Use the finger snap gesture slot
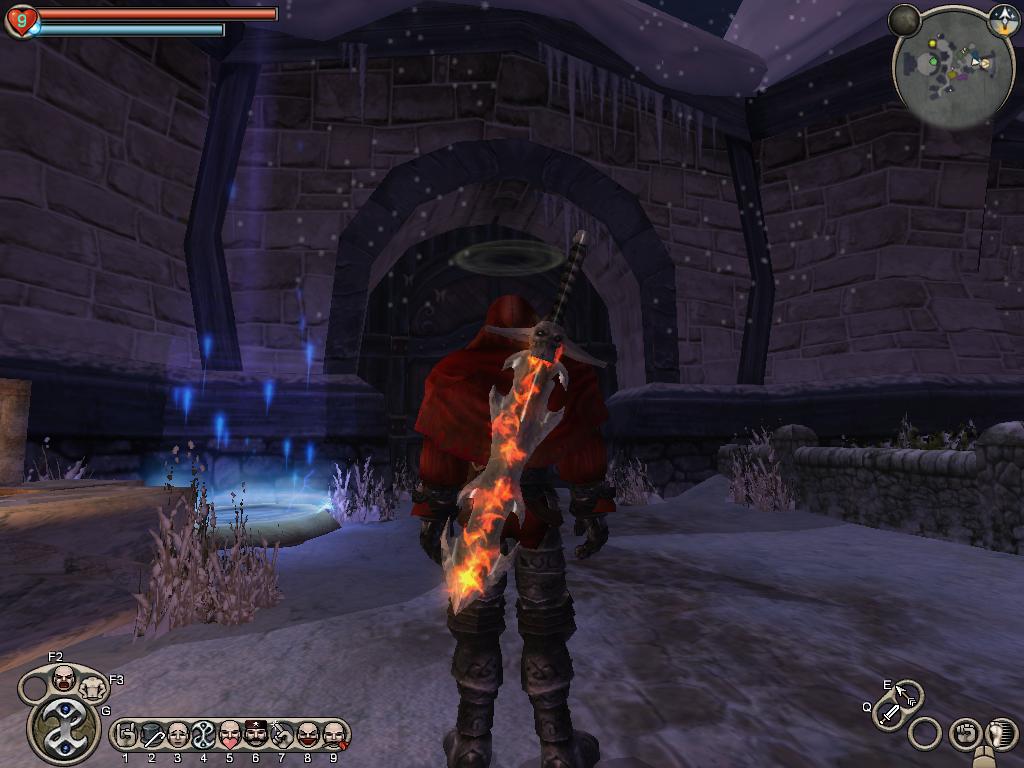1024x768 pixels. (x=281, y=736)
